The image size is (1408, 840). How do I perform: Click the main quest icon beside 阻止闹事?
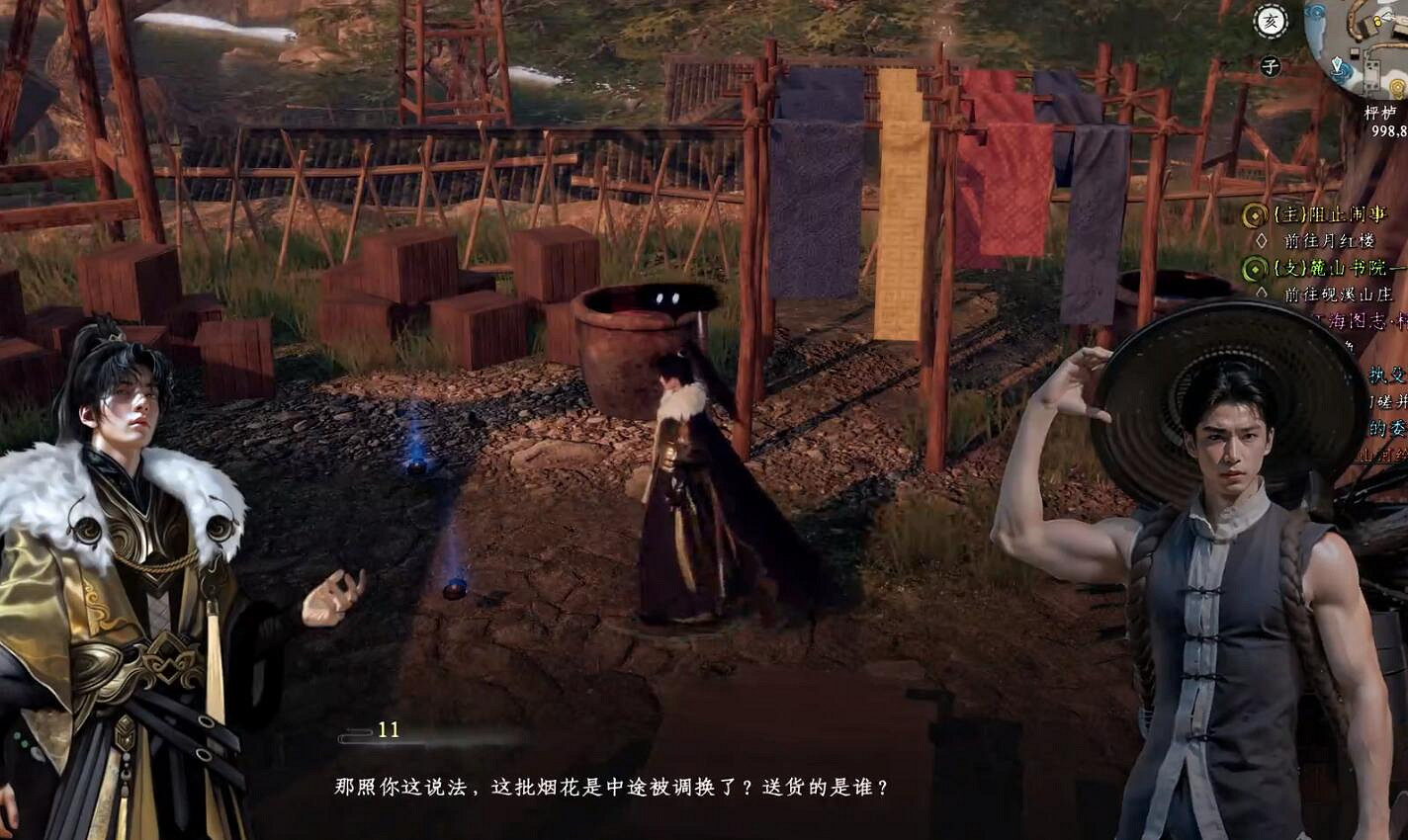point(1254,215)
